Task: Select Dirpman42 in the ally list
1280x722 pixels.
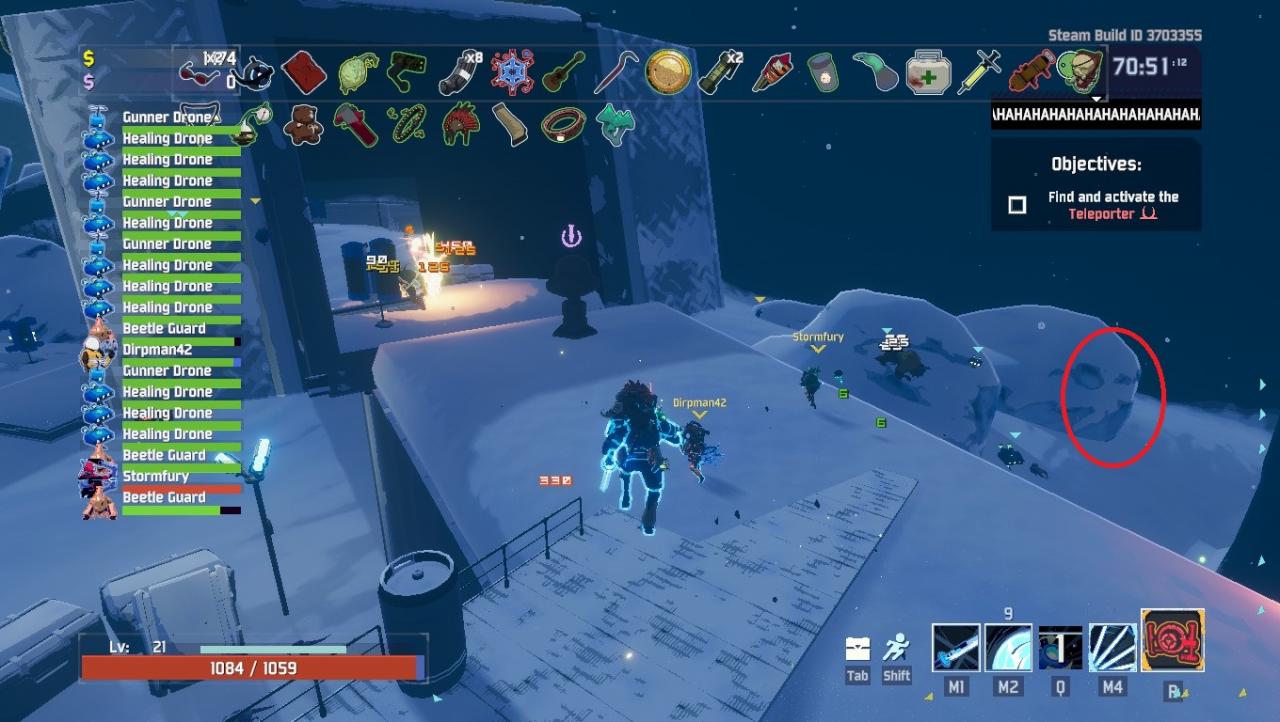Action: (x=157, y=350)
